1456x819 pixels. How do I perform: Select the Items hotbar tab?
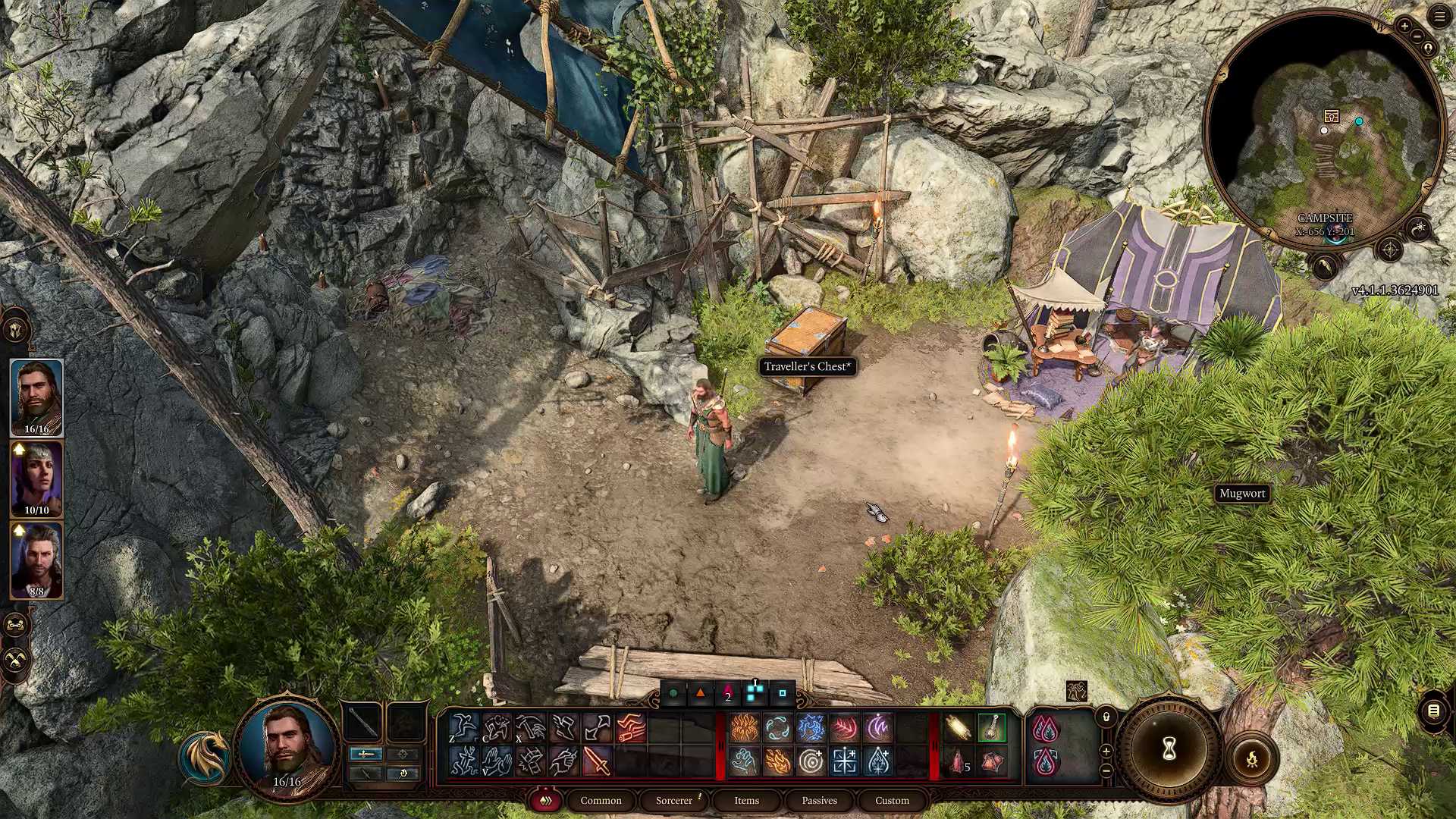point(746,800)
